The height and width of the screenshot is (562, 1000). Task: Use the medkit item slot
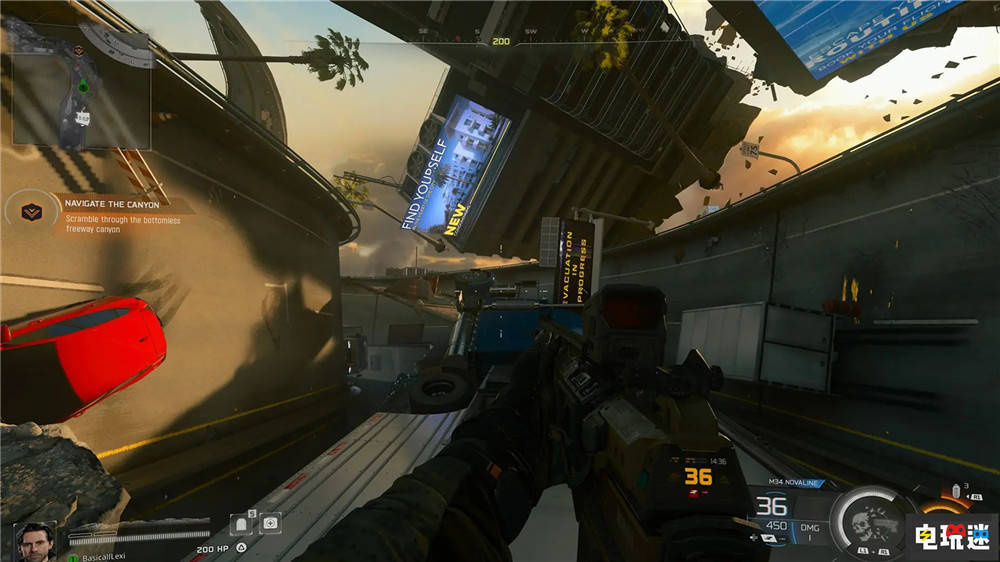pos(270,523)
